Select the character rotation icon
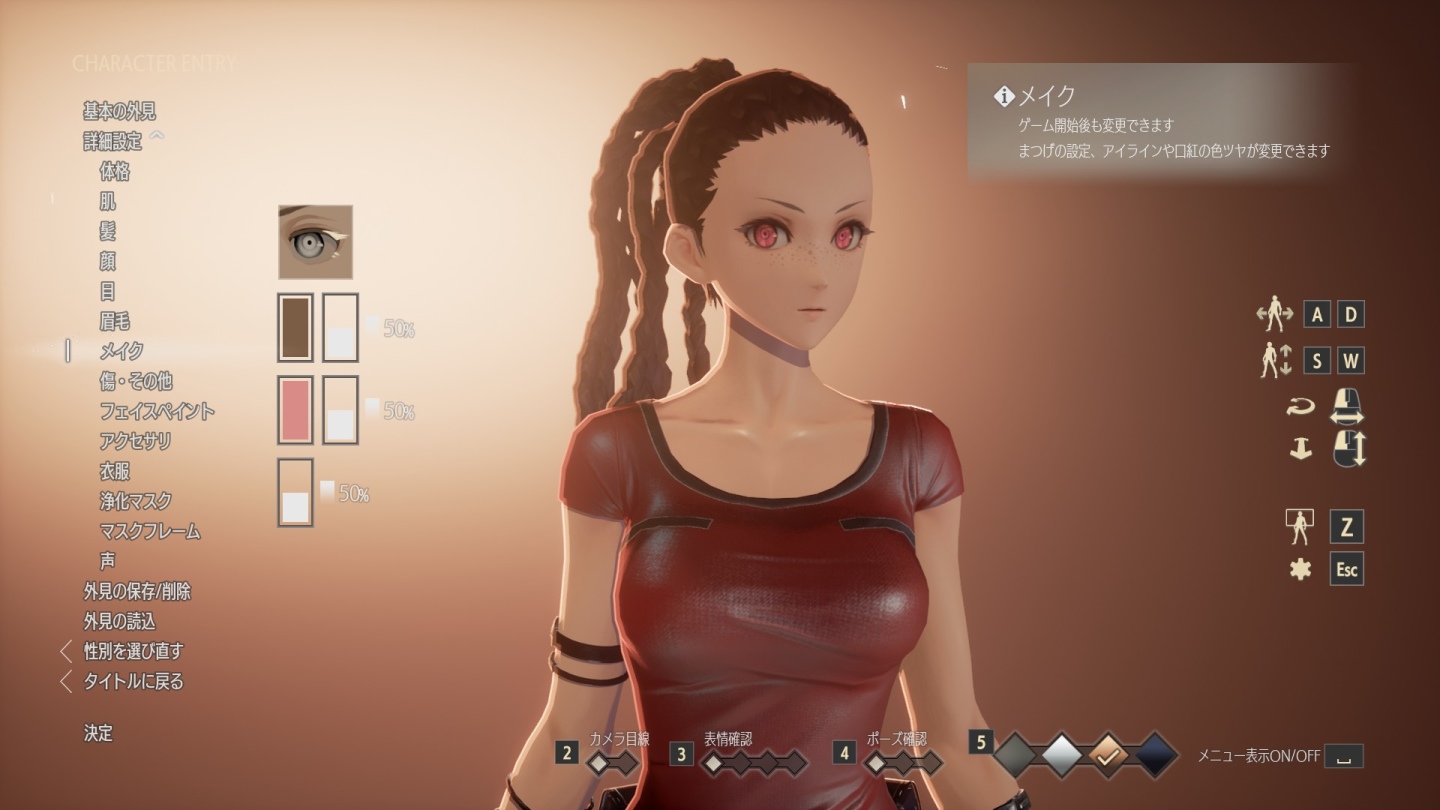Image resolution: width=1440 pixels, height=810 pixels. point(1302,405)
